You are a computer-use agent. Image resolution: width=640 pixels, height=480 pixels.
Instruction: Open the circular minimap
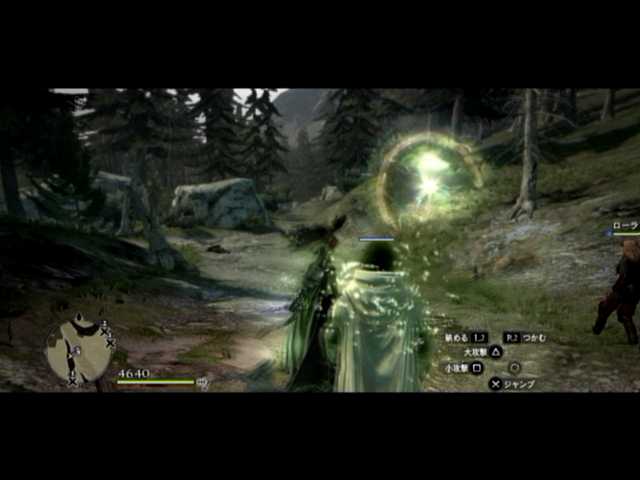click(x=78, y=350)
